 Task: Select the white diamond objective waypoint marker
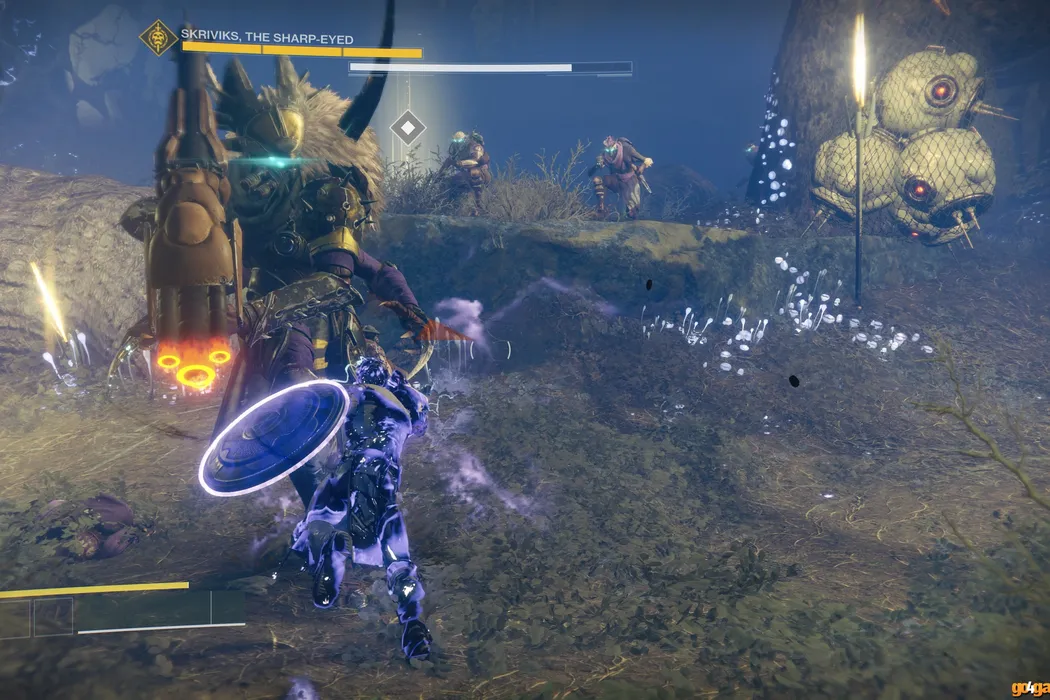[407, 127]
